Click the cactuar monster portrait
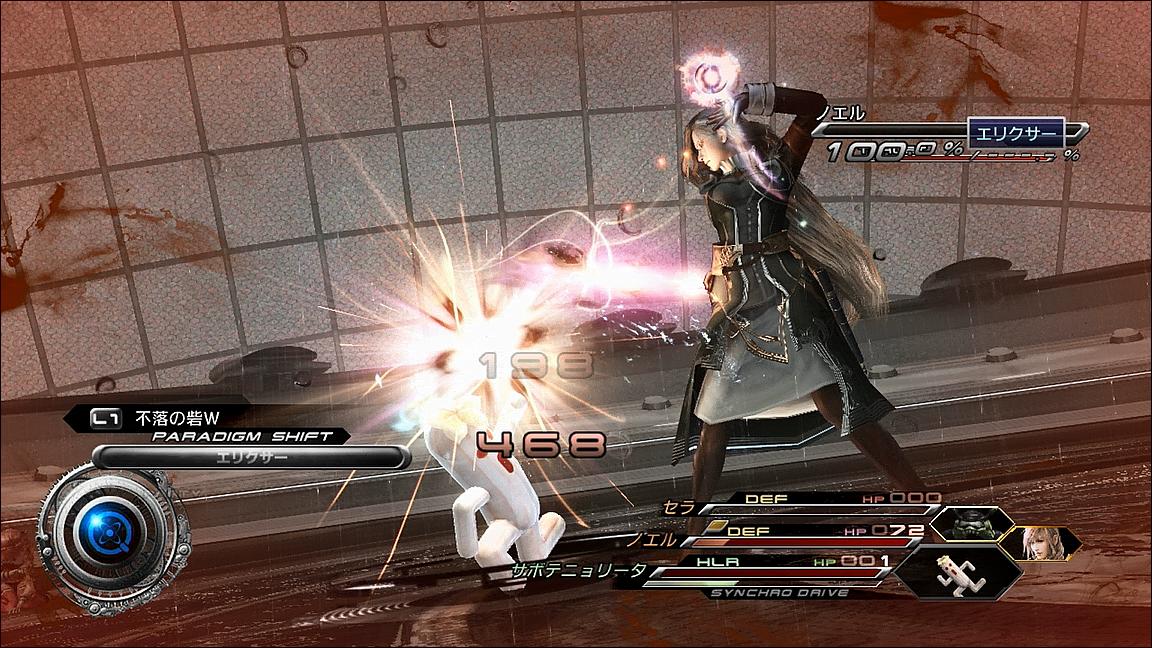This screenshot has width=1152, height=648. coord(957,572)
